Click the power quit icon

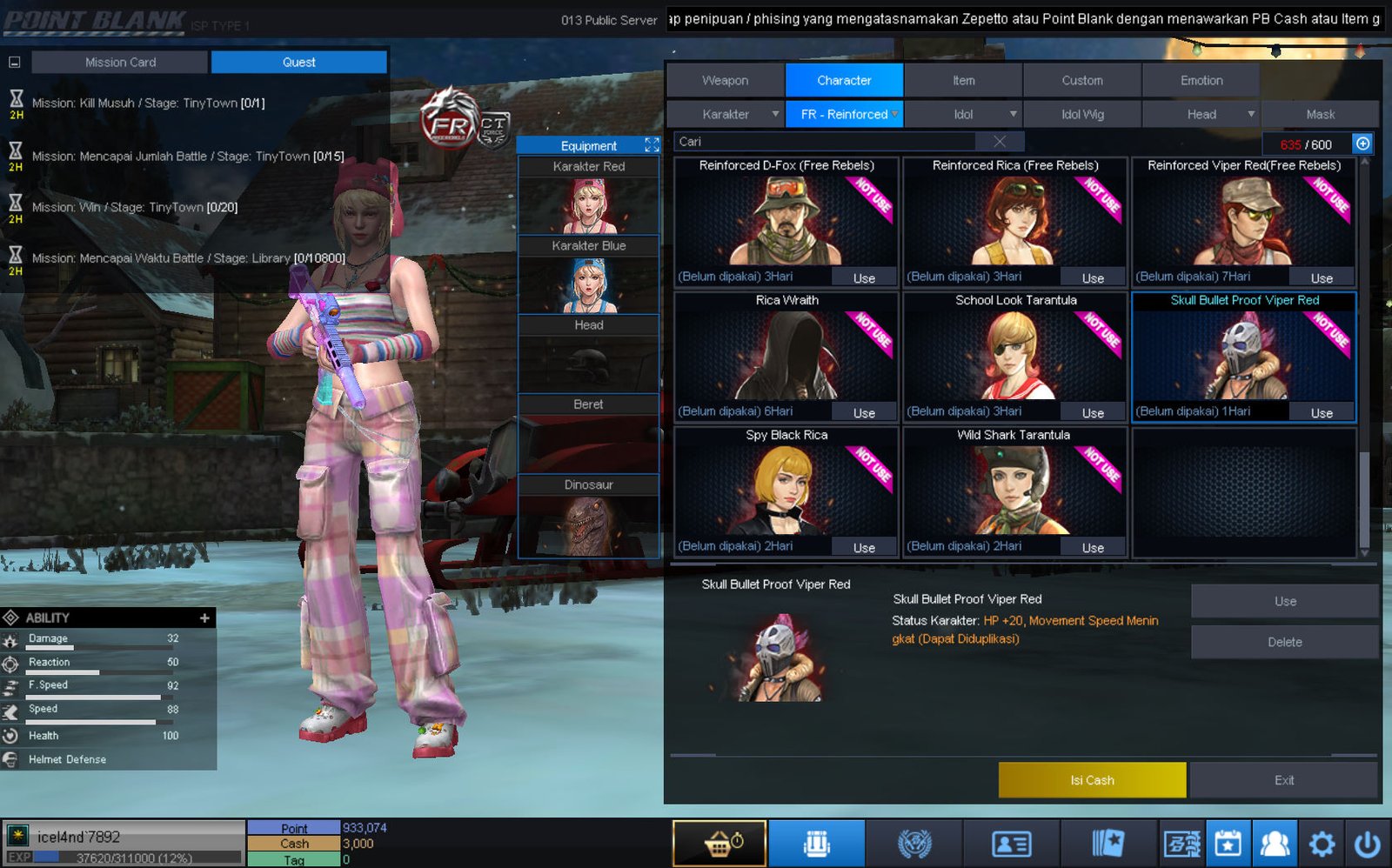click(1367, 843)
